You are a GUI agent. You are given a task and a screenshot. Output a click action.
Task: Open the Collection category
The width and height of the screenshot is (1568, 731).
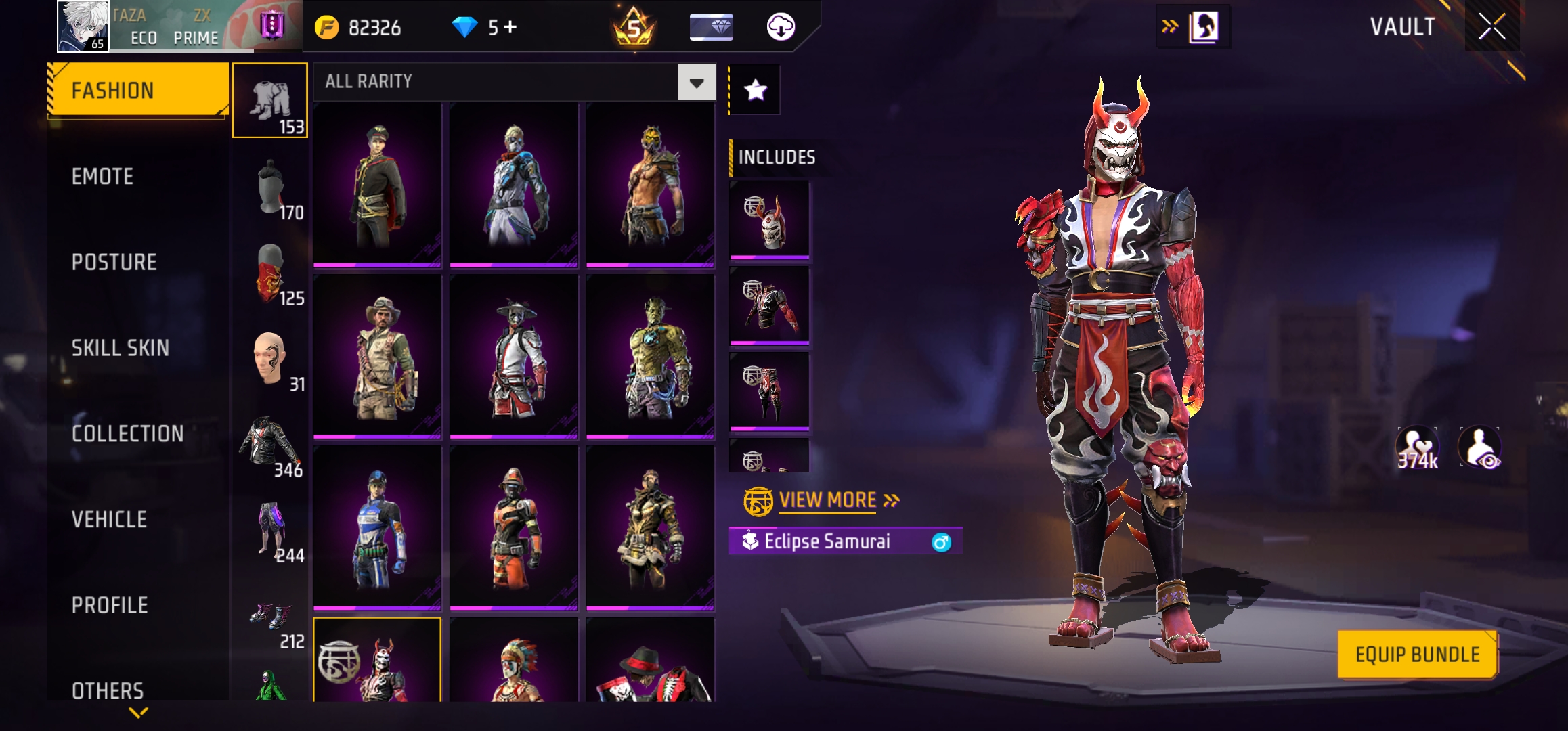tap(127, 434)
